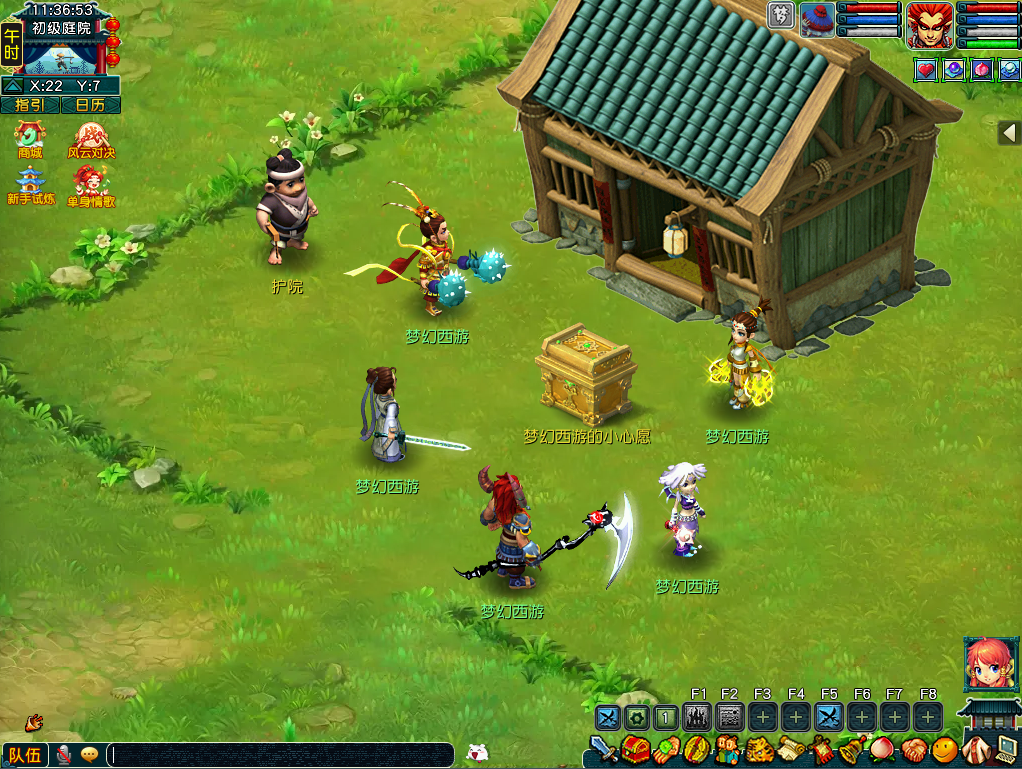Screen dimensions: 1022x769
Task: Open the 日历 calendar button
Action: click(x=91, y=105)
